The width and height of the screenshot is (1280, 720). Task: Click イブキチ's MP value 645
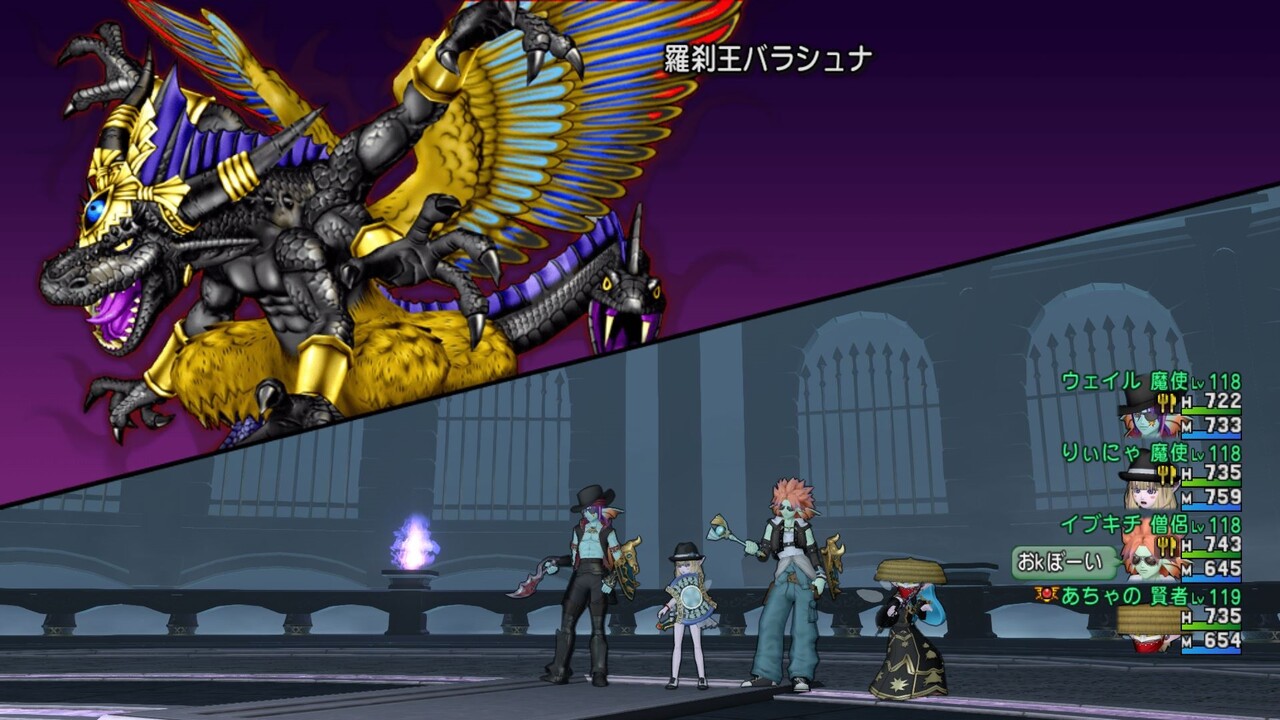[1222, 566]
